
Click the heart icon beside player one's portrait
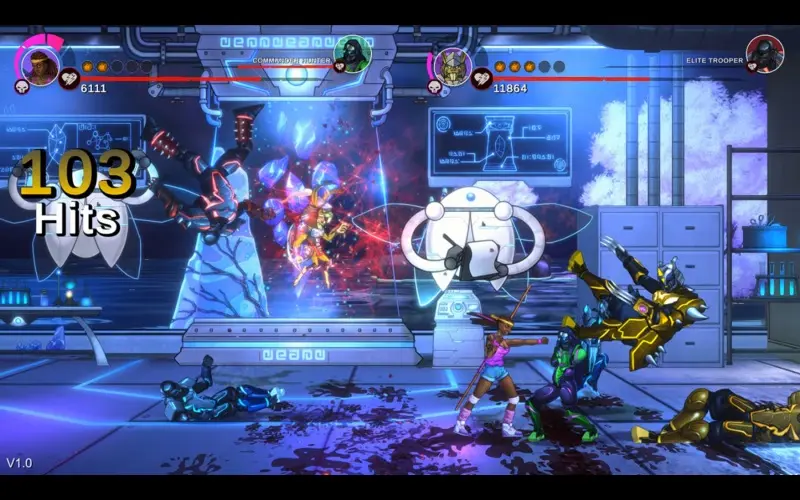pos(69,78)
